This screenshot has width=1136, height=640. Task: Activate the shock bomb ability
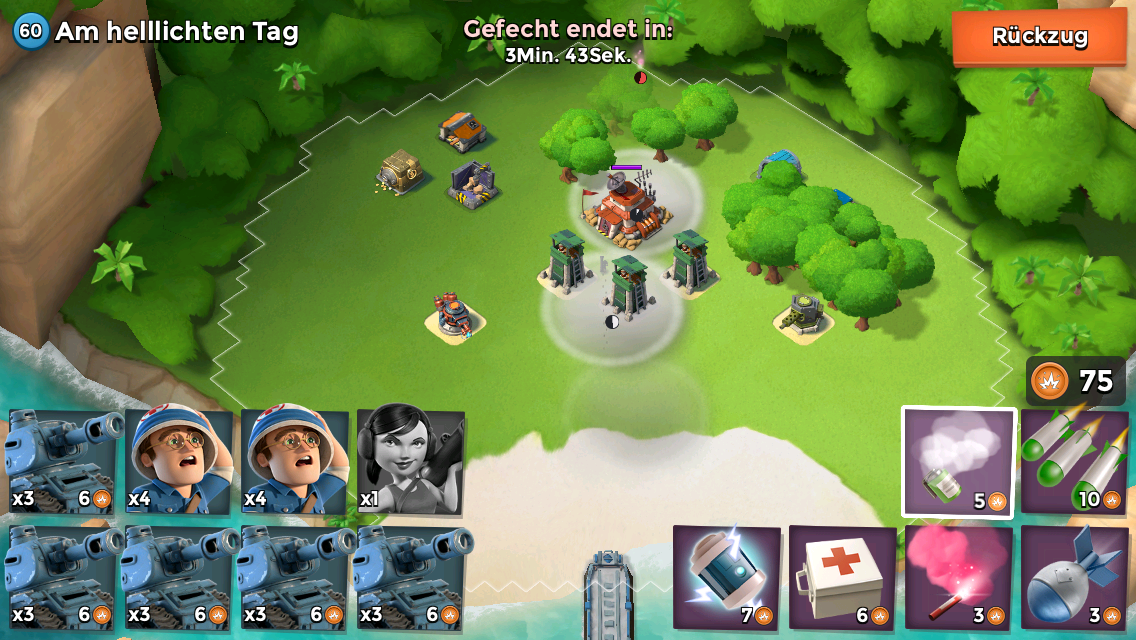click(727, 577)
